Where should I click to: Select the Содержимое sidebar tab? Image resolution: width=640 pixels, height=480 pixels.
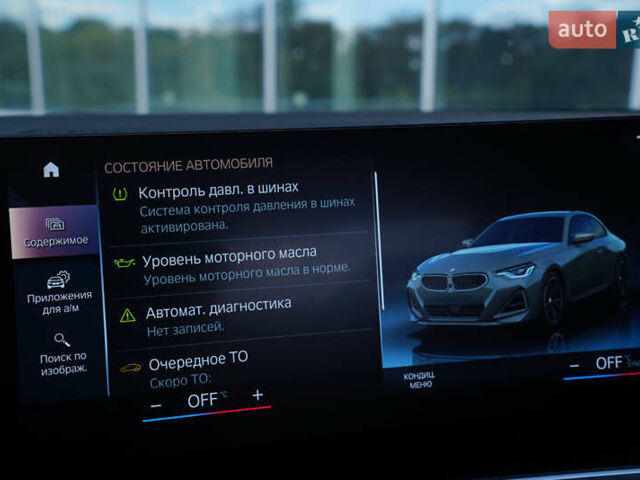tap(56, 232)
